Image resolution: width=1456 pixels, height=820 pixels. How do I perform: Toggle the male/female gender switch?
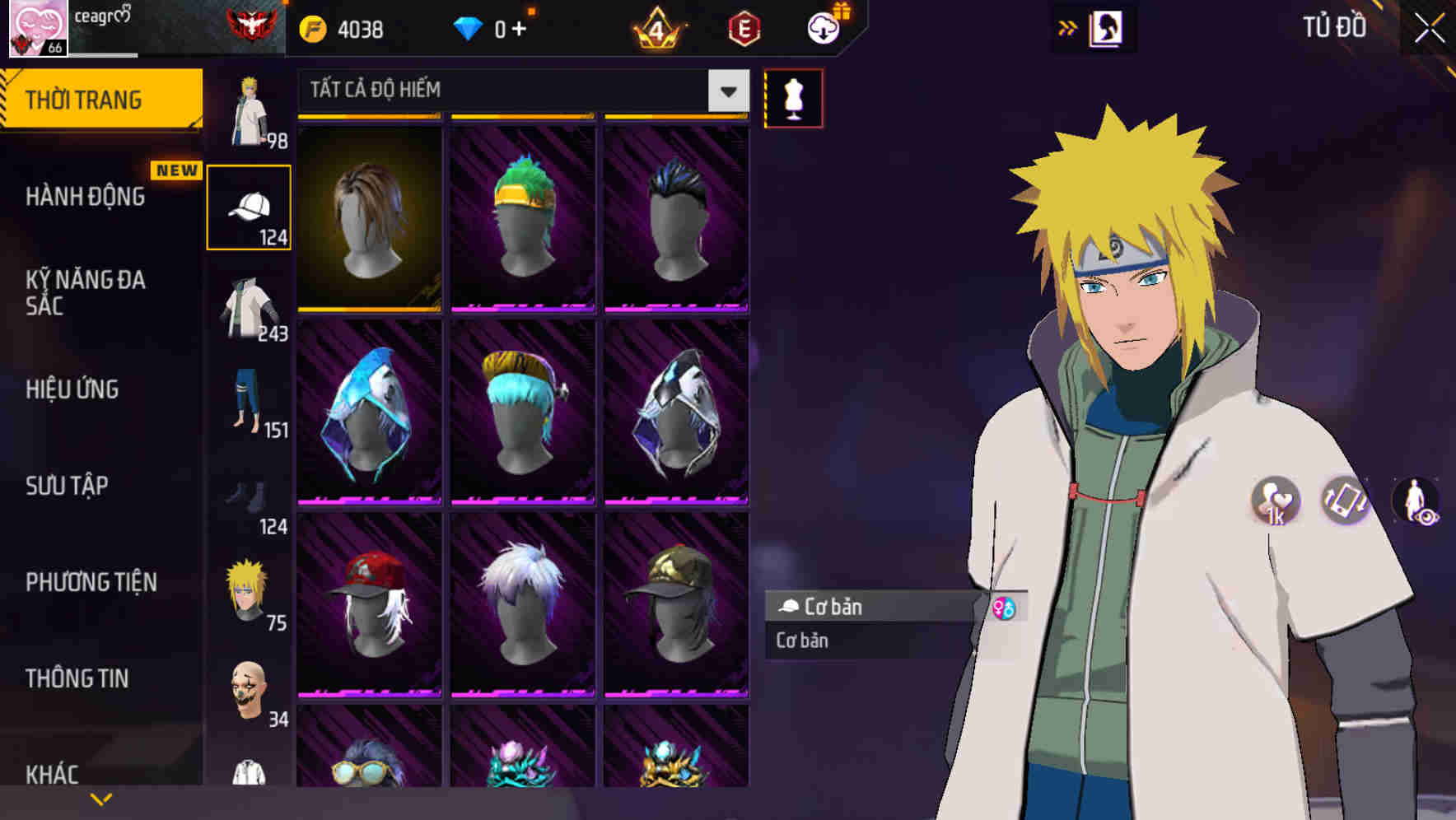point(1004,609)
